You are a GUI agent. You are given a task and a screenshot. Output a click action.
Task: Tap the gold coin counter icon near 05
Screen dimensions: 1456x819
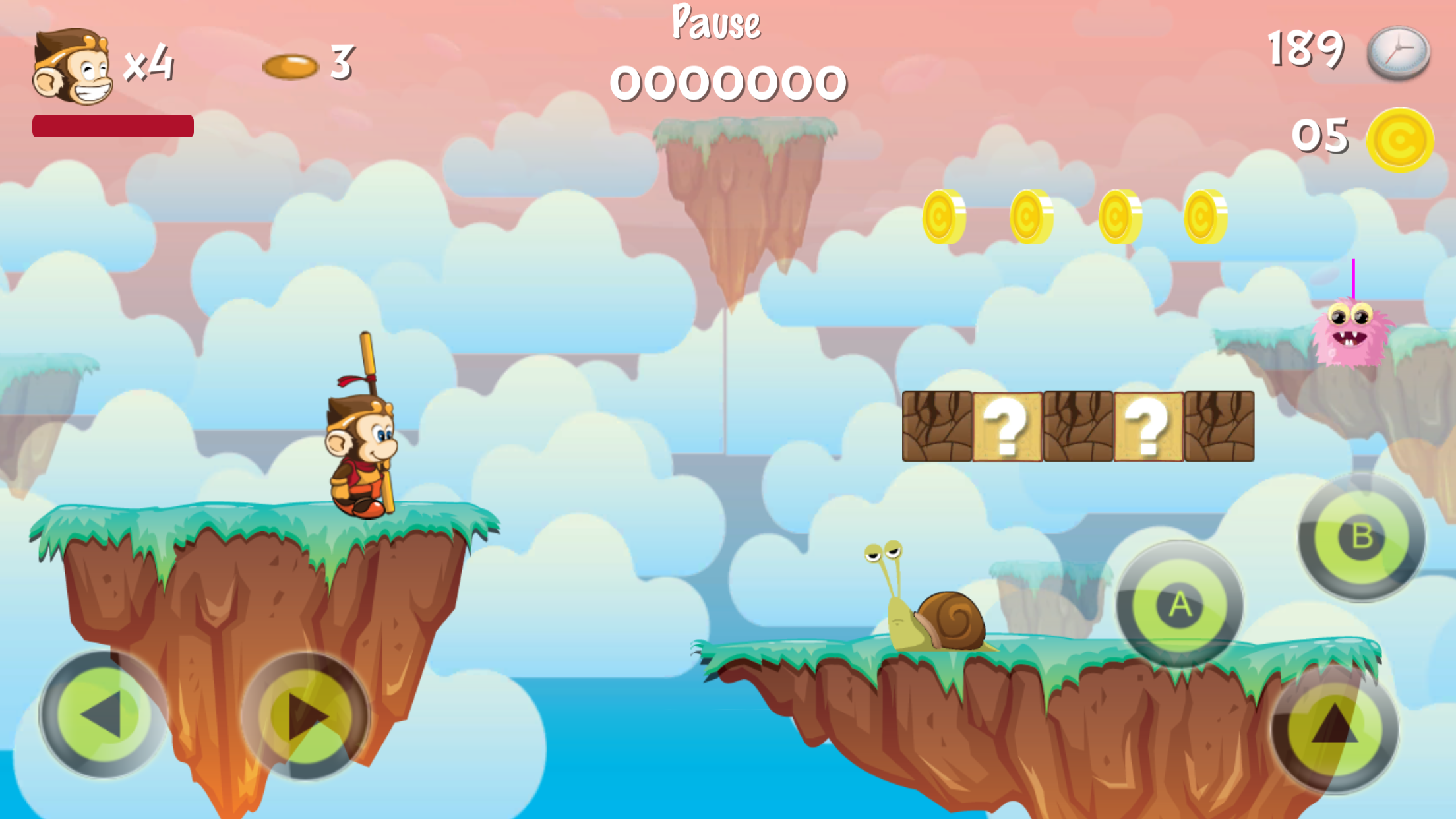coord(1400,138)
